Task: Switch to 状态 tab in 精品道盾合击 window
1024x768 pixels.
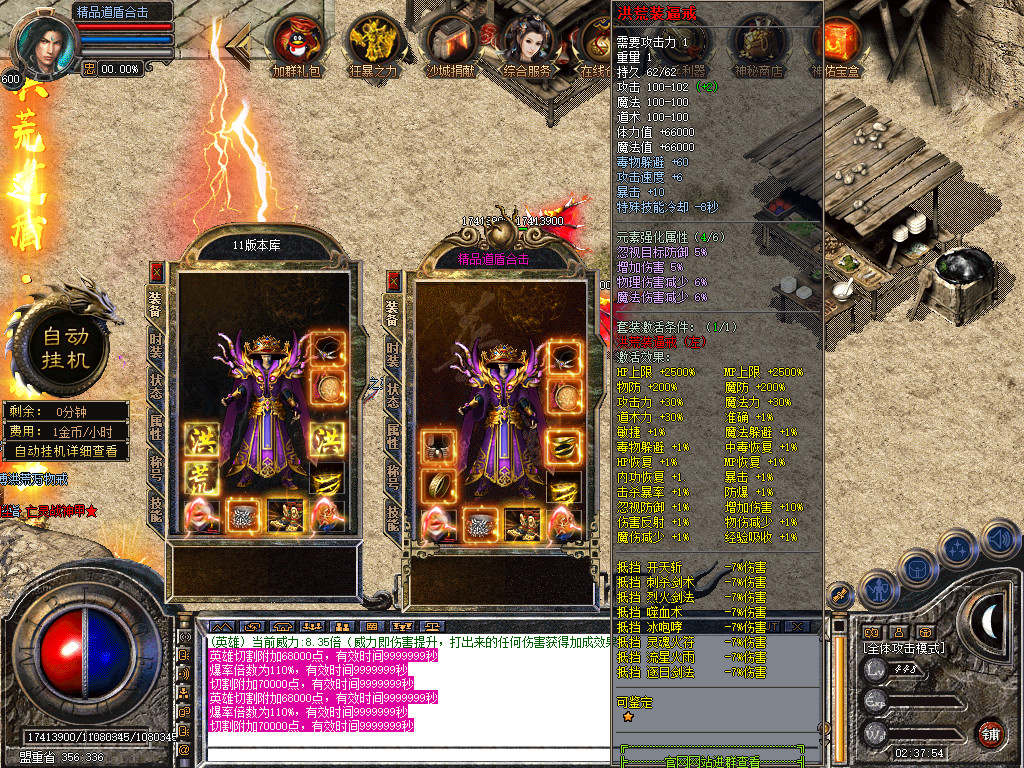Action: coord(392,395)
